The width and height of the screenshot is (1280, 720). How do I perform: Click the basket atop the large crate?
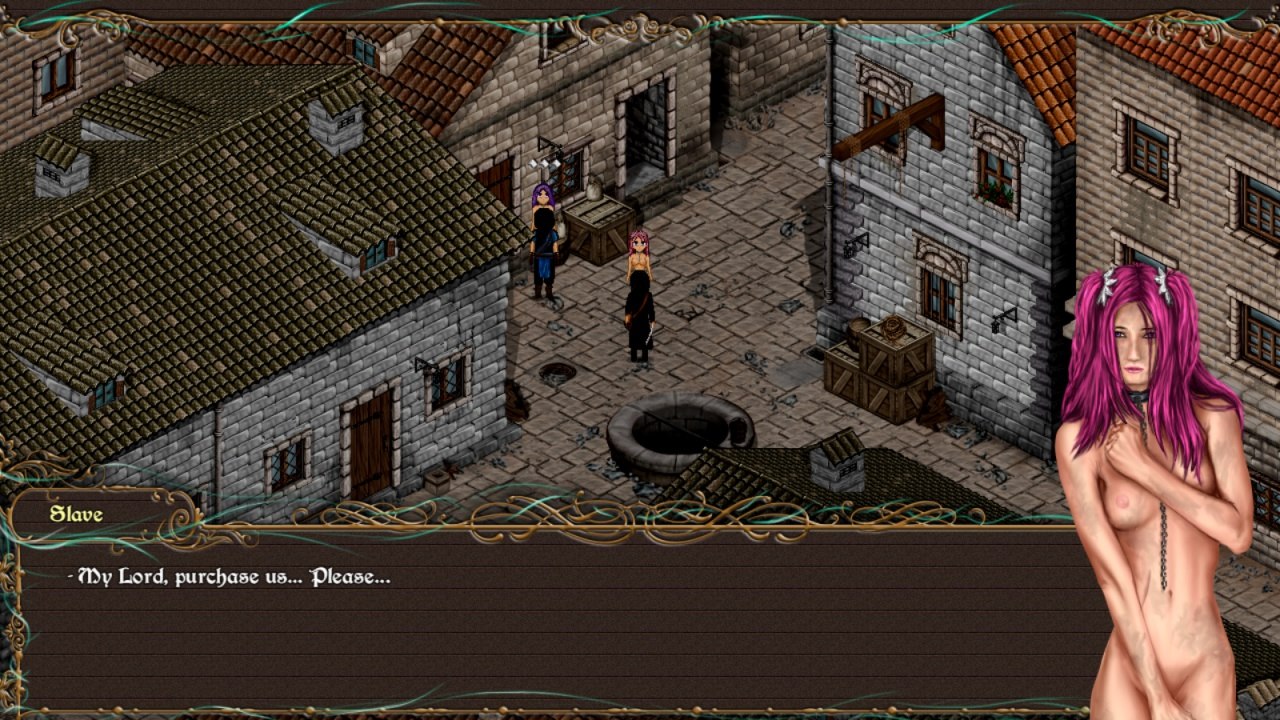coord(891,327)
